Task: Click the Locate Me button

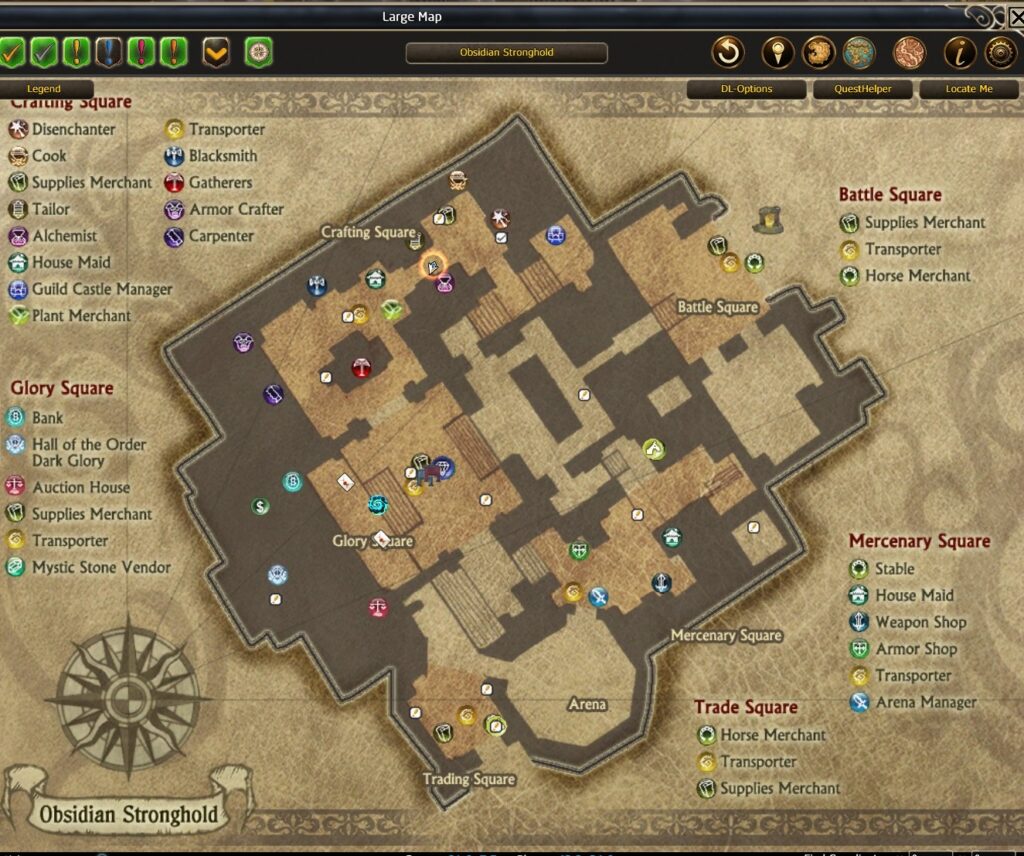Action: 969,89
